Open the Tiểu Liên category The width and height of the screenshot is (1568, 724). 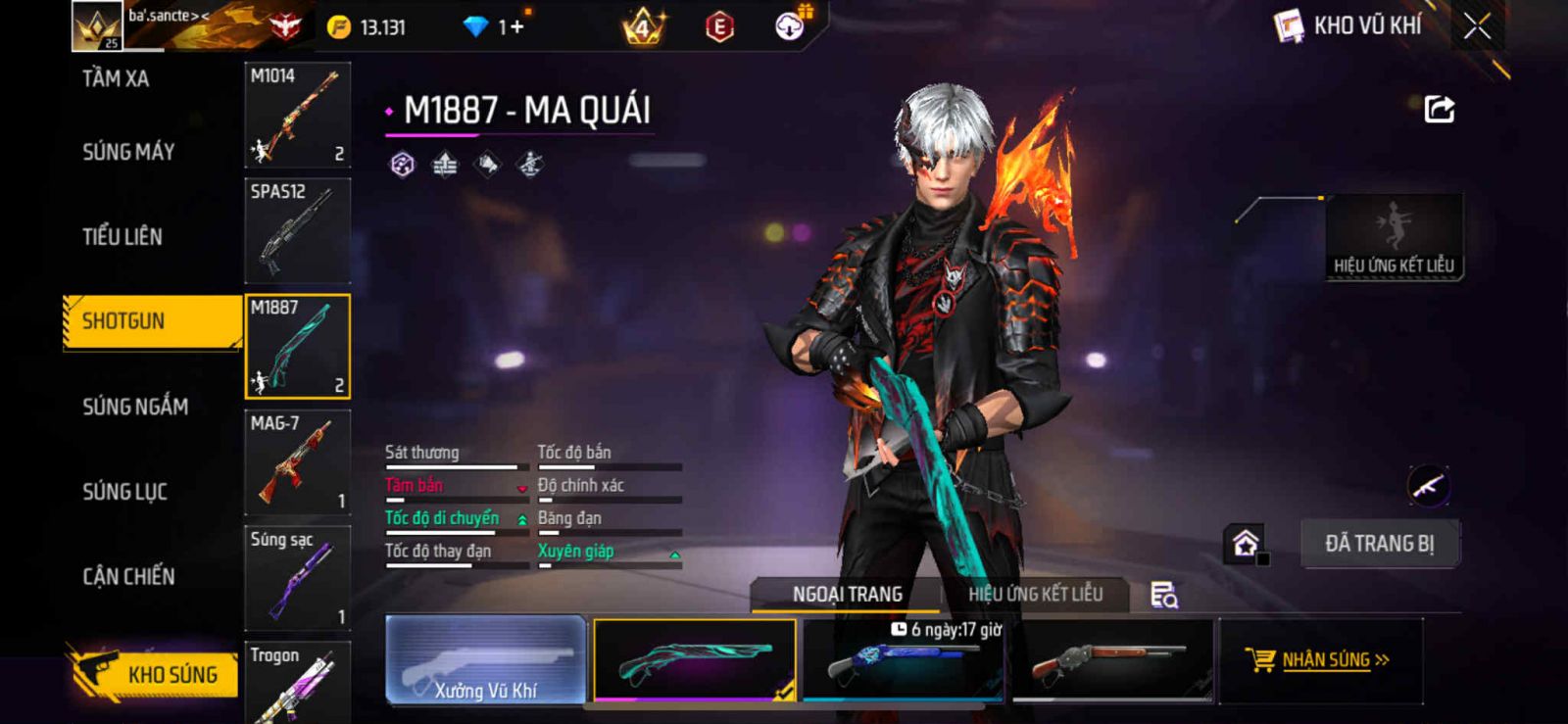point(122,236)
